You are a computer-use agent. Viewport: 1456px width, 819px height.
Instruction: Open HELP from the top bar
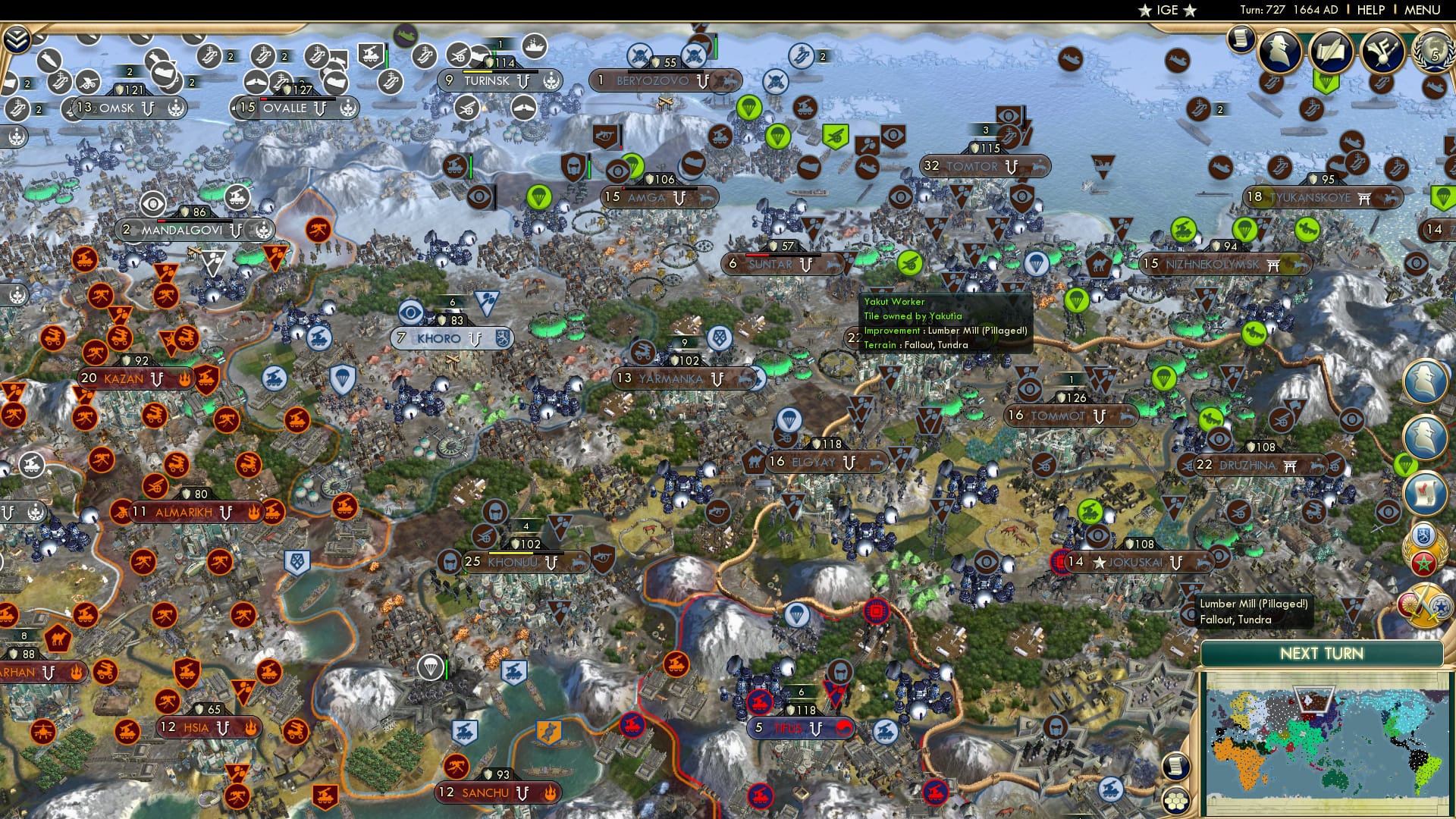[x=1371, y=10]
